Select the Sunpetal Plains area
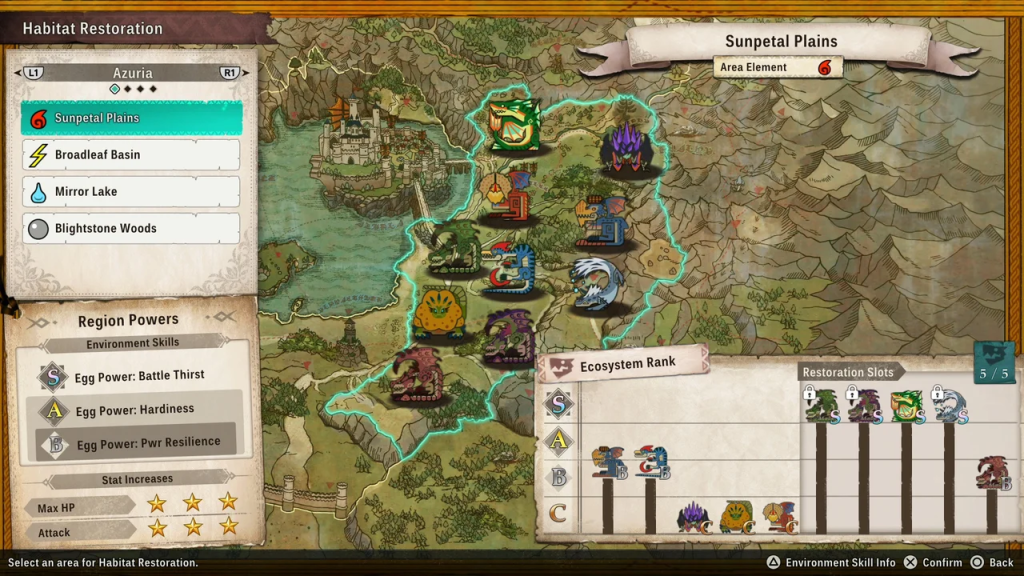 (131, 118)
